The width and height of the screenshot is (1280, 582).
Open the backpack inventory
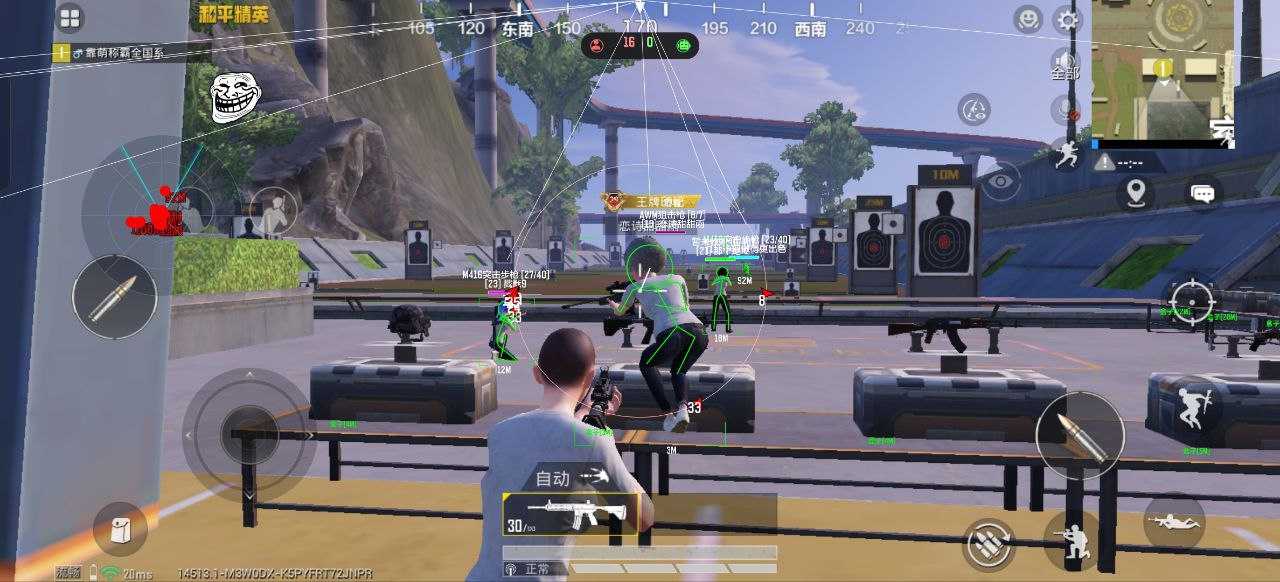tap(120, 529)
